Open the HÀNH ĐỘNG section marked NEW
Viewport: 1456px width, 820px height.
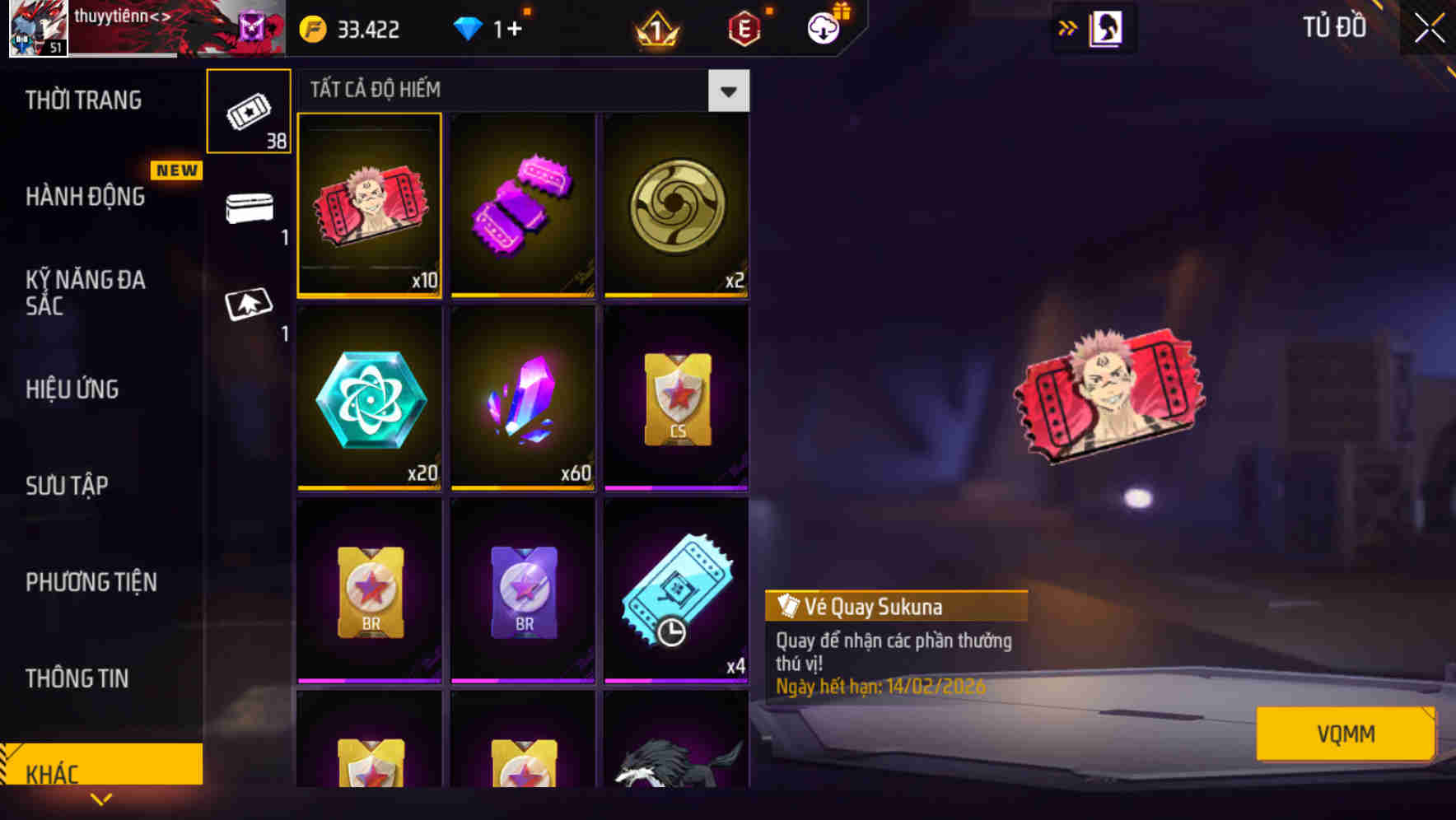[86, 198]
